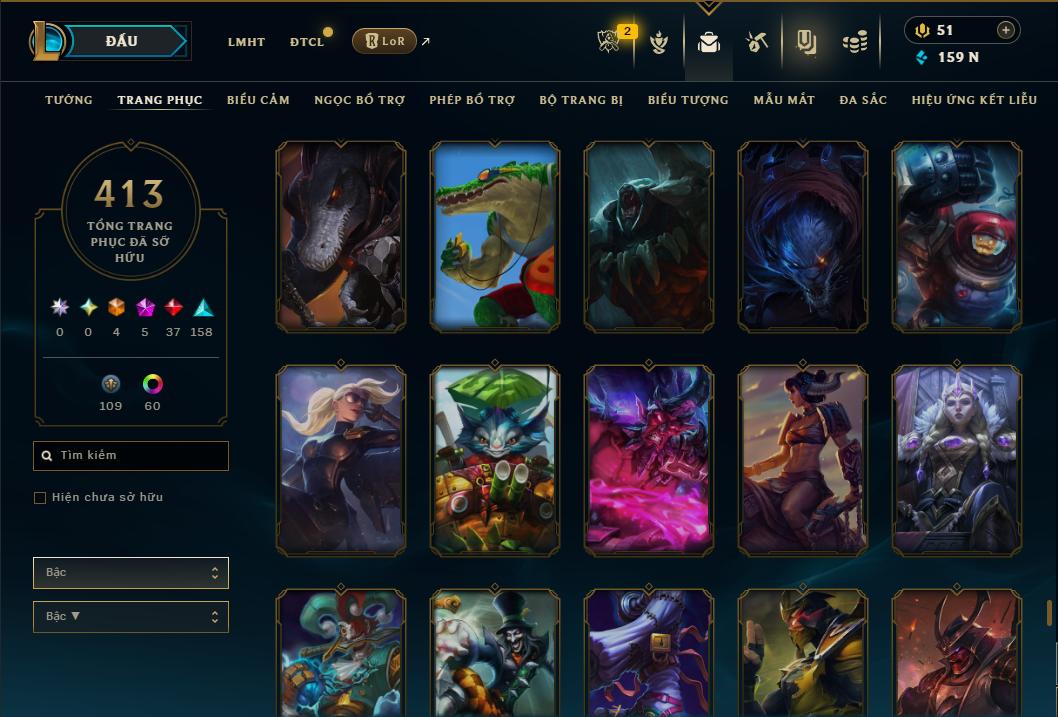Toggle the Hiện chưa sở hữu checkbox
The width and height of the screenshot is (1058, 717).
(x=40, y=498)
